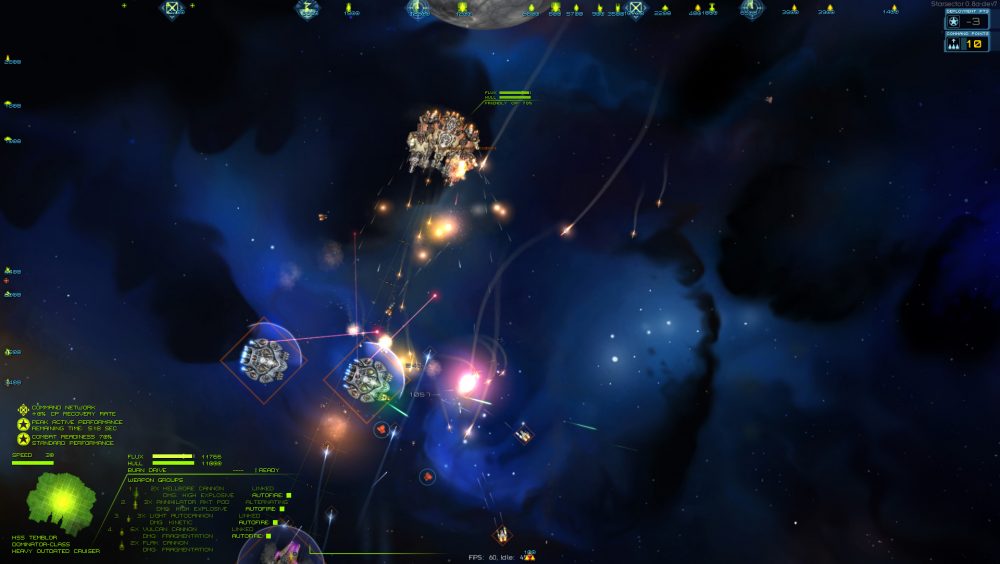
Task: Click the Peak Active Performance star icon
Action: click(x=23, y=424)
